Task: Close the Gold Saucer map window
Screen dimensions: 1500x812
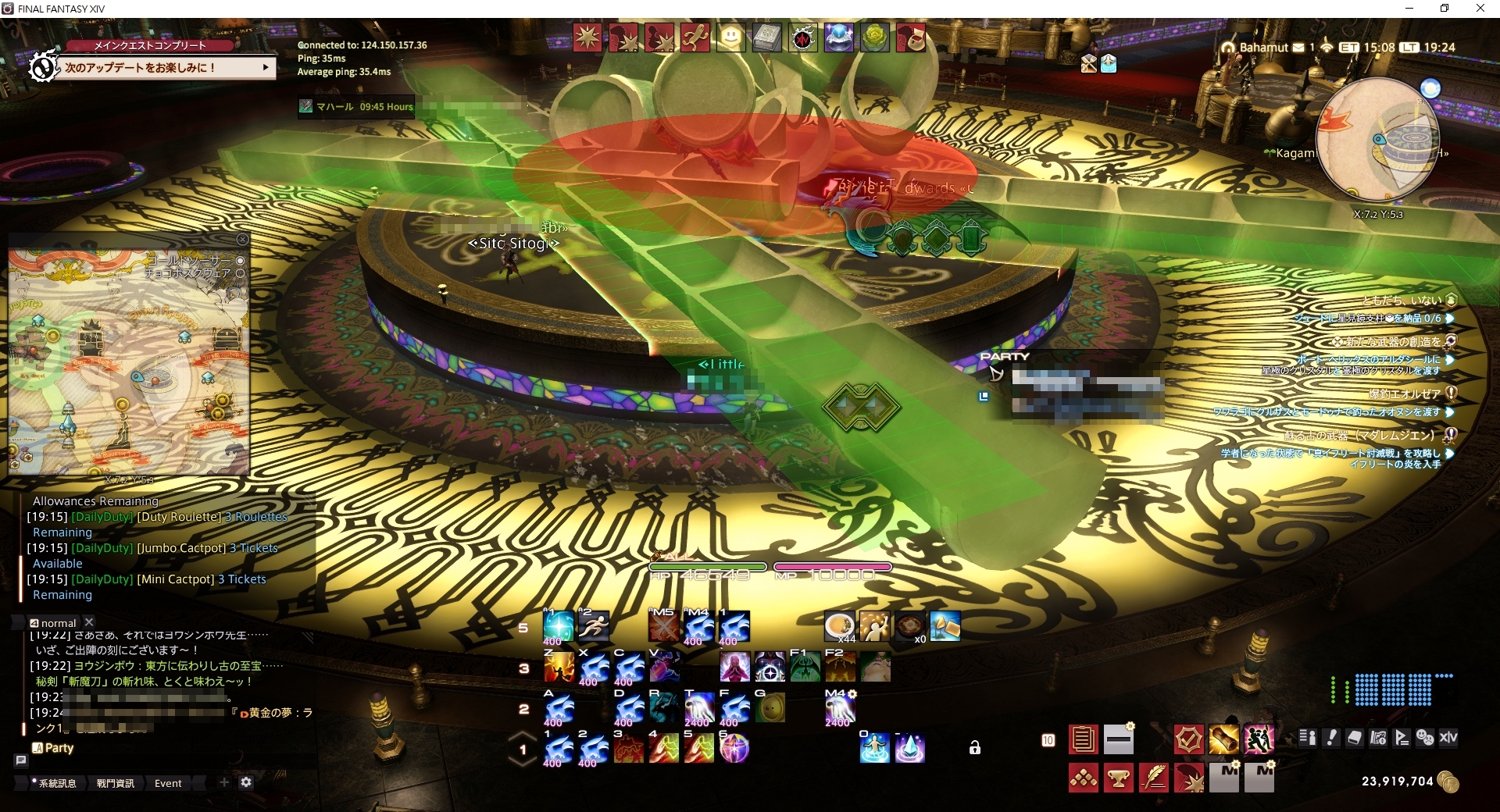Action: tap(242, 240)
